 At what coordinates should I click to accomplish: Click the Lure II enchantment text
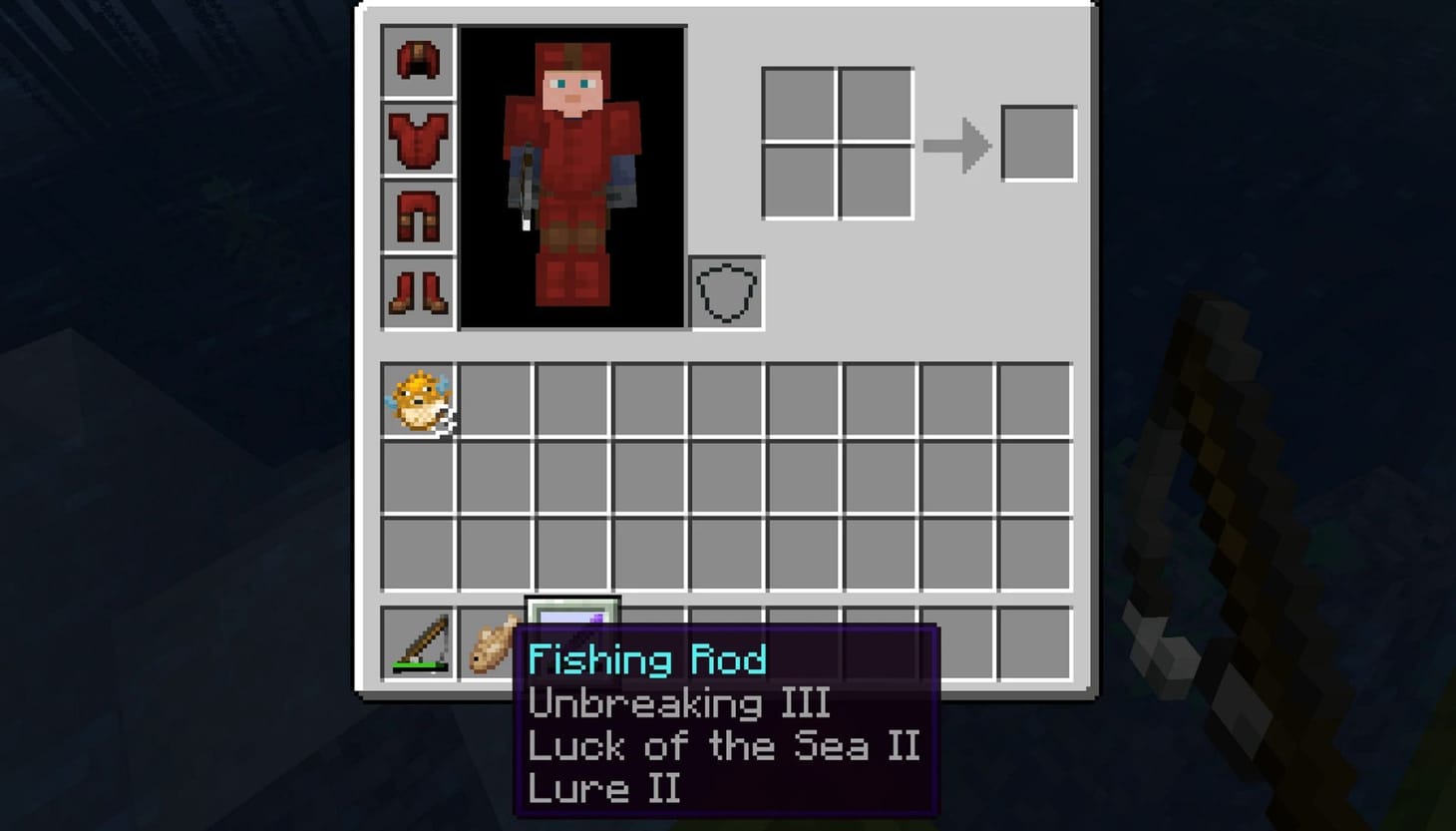pos(603,789)
